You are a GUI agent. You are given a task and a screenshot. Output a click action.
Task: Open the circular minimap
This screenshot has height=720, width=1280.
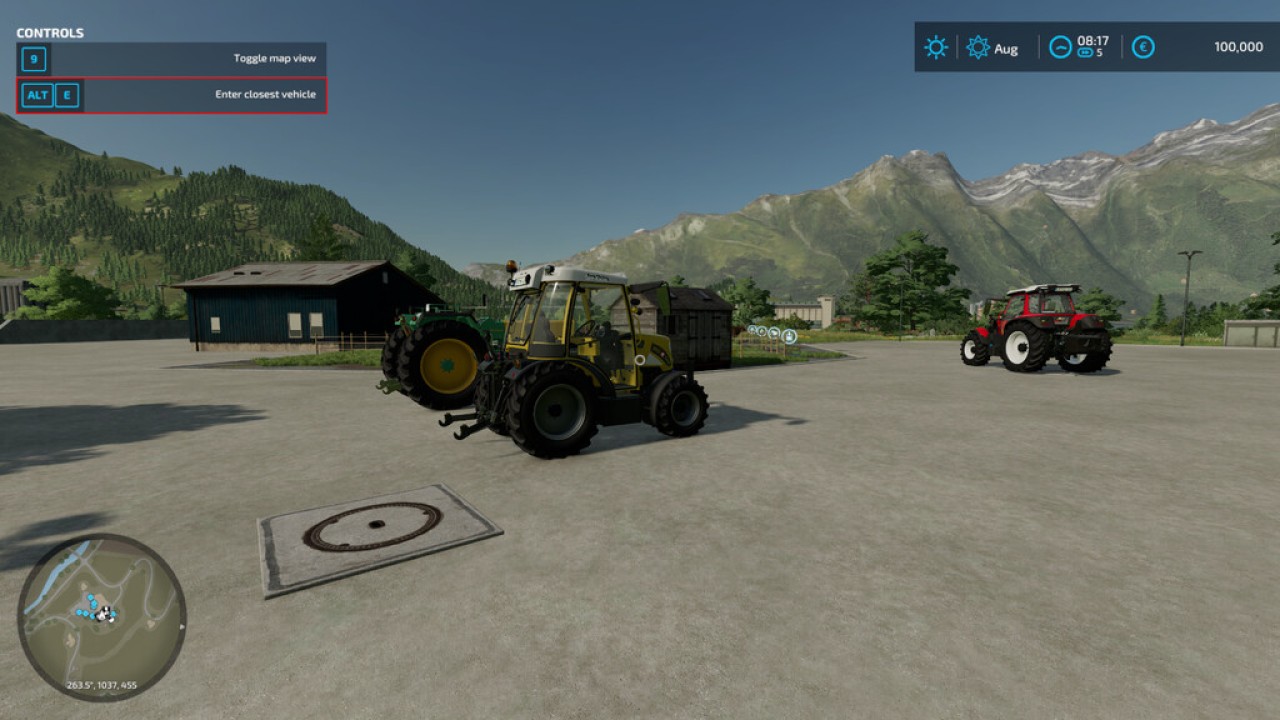101,616
